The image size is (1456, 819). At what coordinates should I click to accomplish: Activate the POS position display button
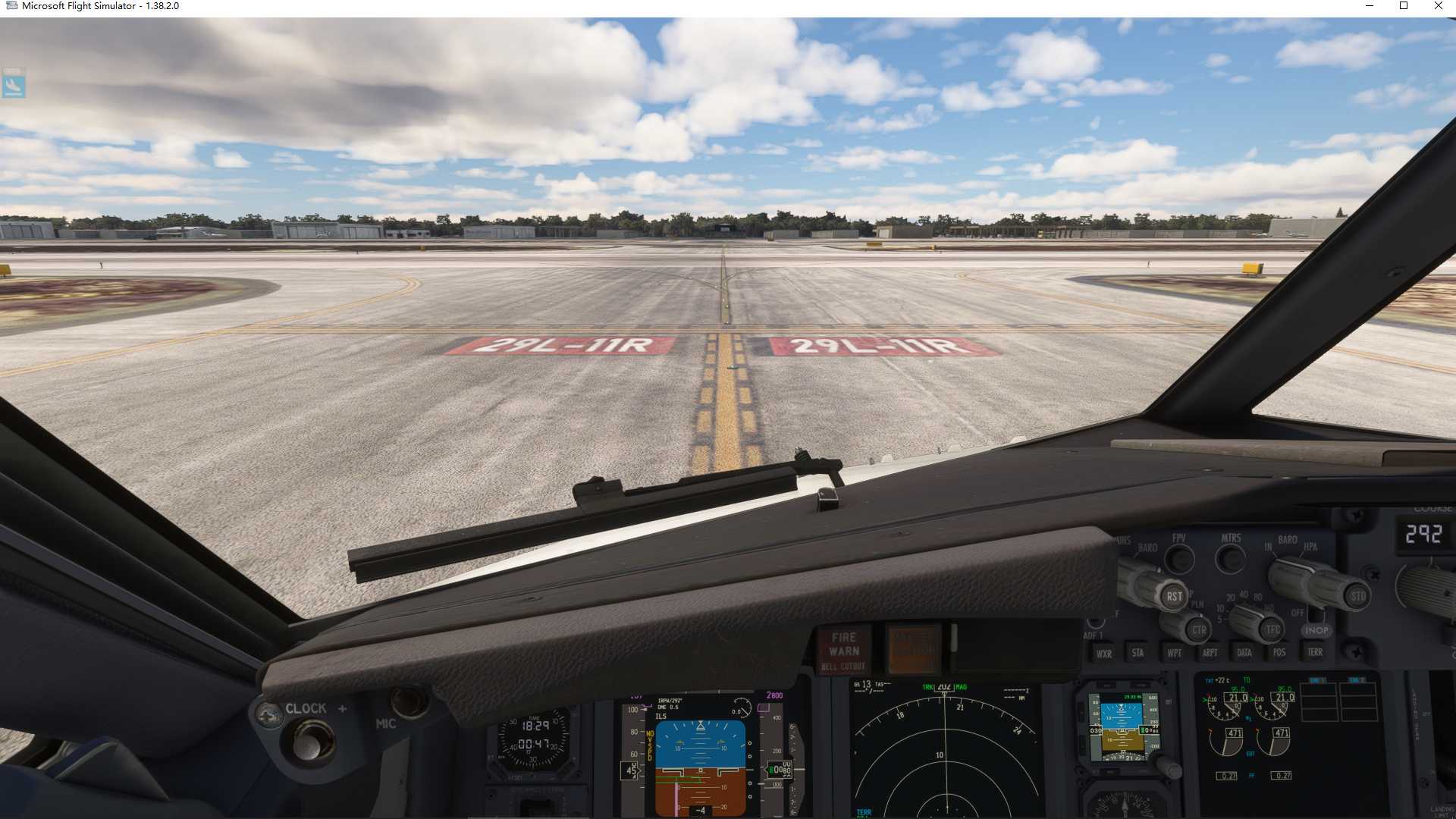[1279, 653]
